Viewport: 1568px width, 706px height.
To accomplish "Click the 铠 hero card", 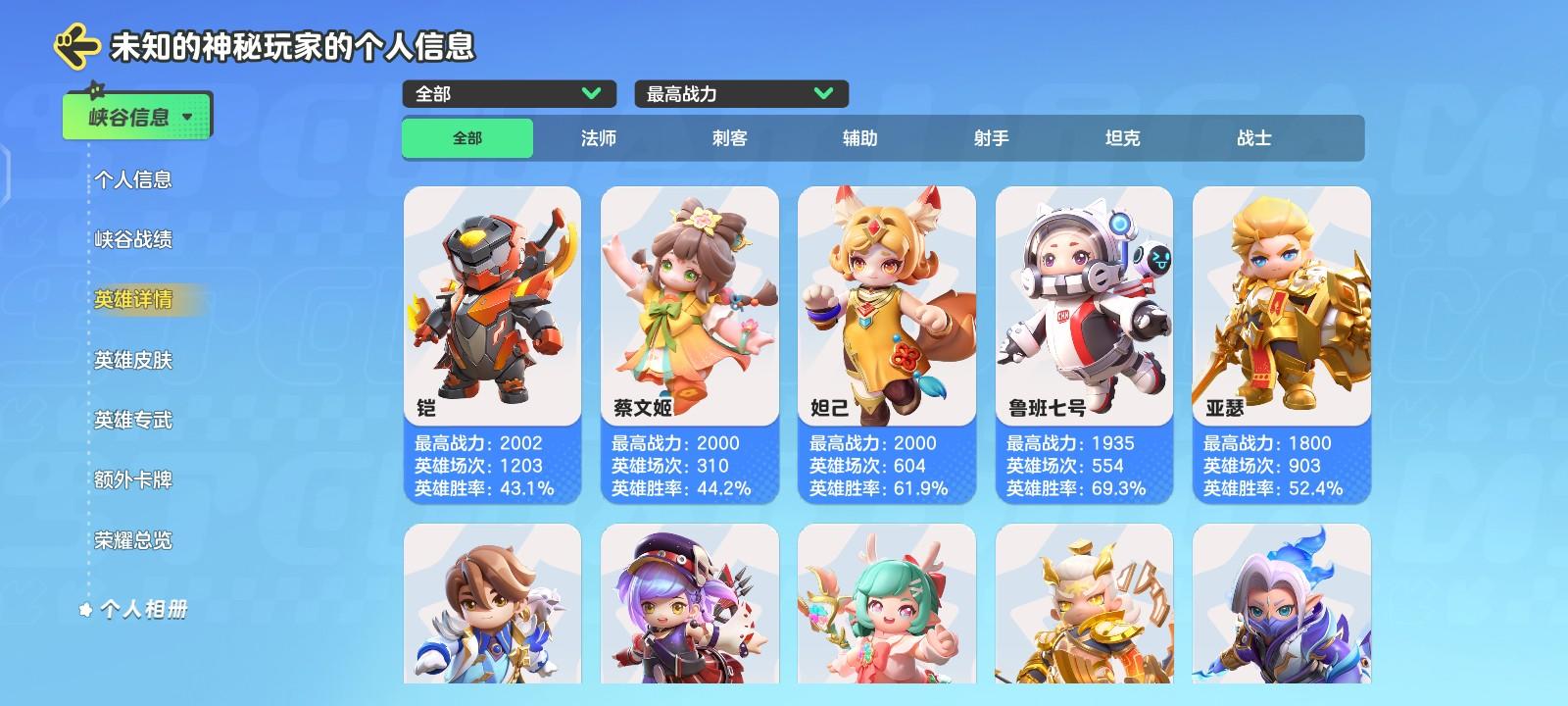I will pyautogui.click(x=493, y=343).
